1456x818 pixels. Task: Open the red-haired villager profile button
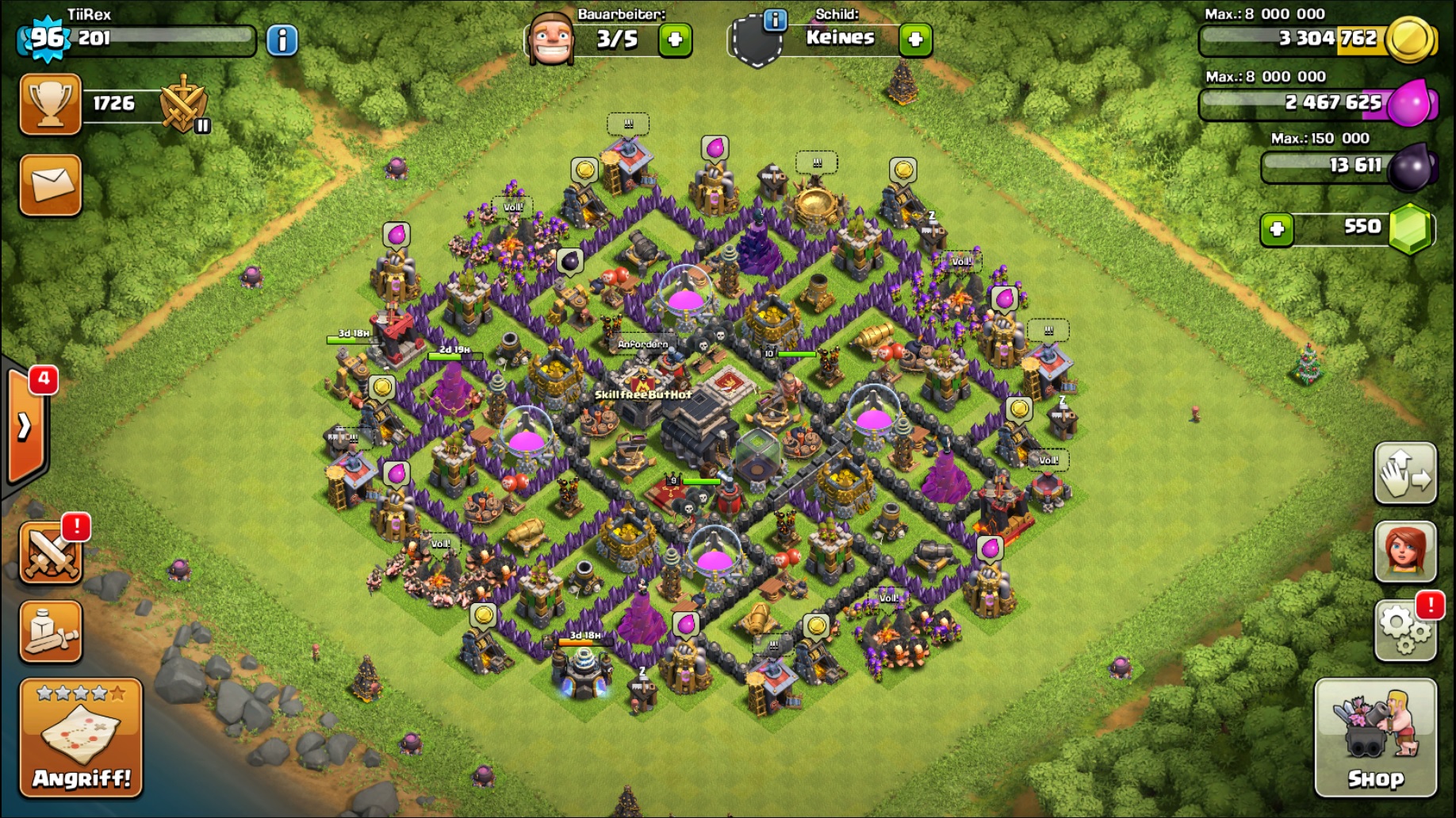[x=1404, y=552]
